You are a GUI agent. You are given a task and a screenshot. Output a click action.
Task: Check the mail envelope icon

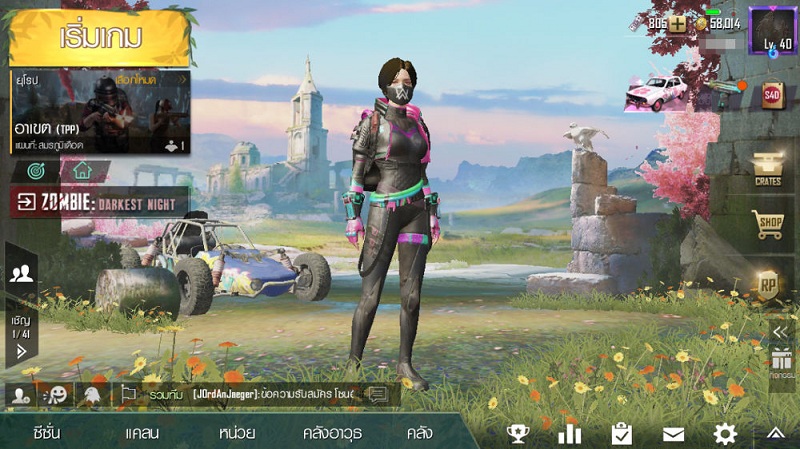(673, 433)
